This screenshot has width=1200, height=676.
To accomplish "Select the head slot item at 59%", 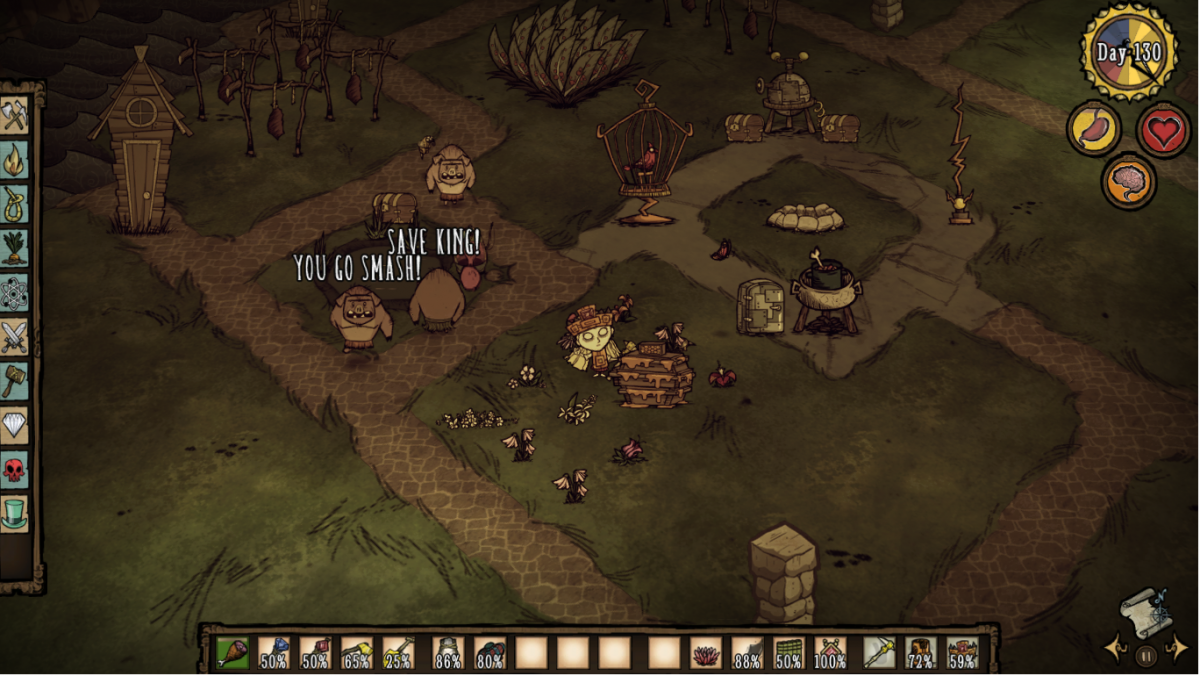I will (x=962, y=653).
